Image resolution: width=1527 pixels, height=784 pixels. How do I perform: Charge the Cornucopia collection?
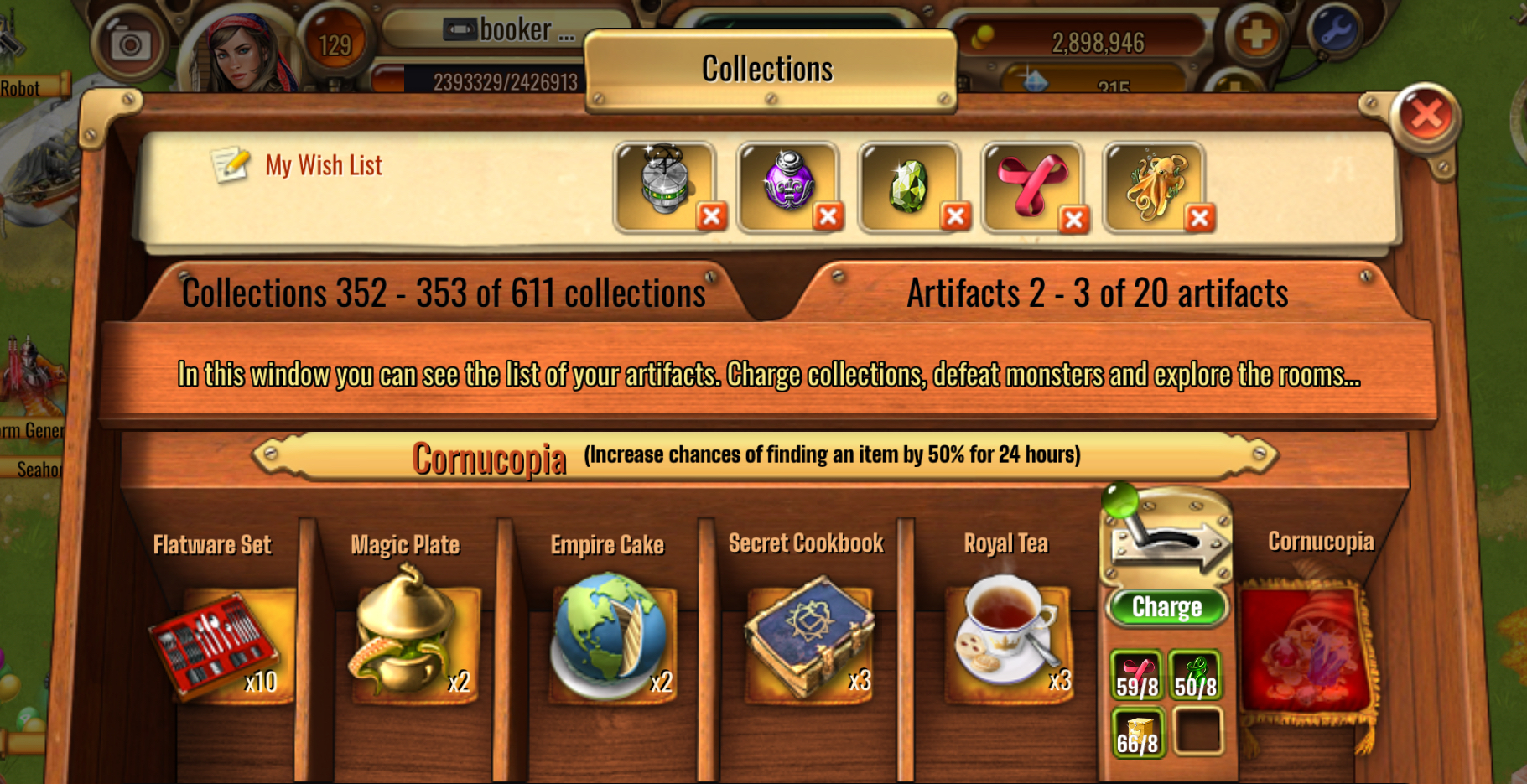pyautogui.click(x=1166, y=606)
